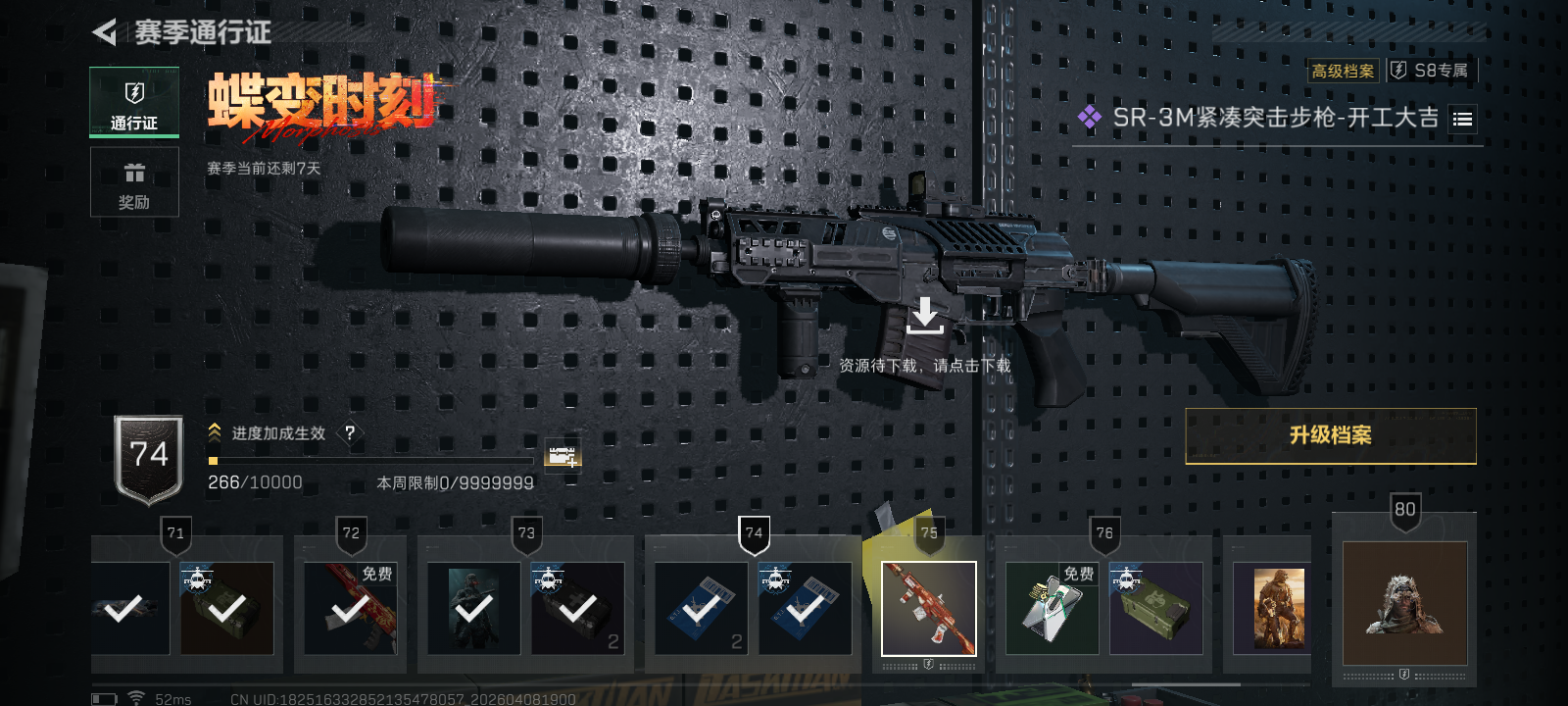Go back using the arrow beside 赛季通行证
Image resolution: width=1568 pixels, height=706 pixels.
[x=105, y=32]
